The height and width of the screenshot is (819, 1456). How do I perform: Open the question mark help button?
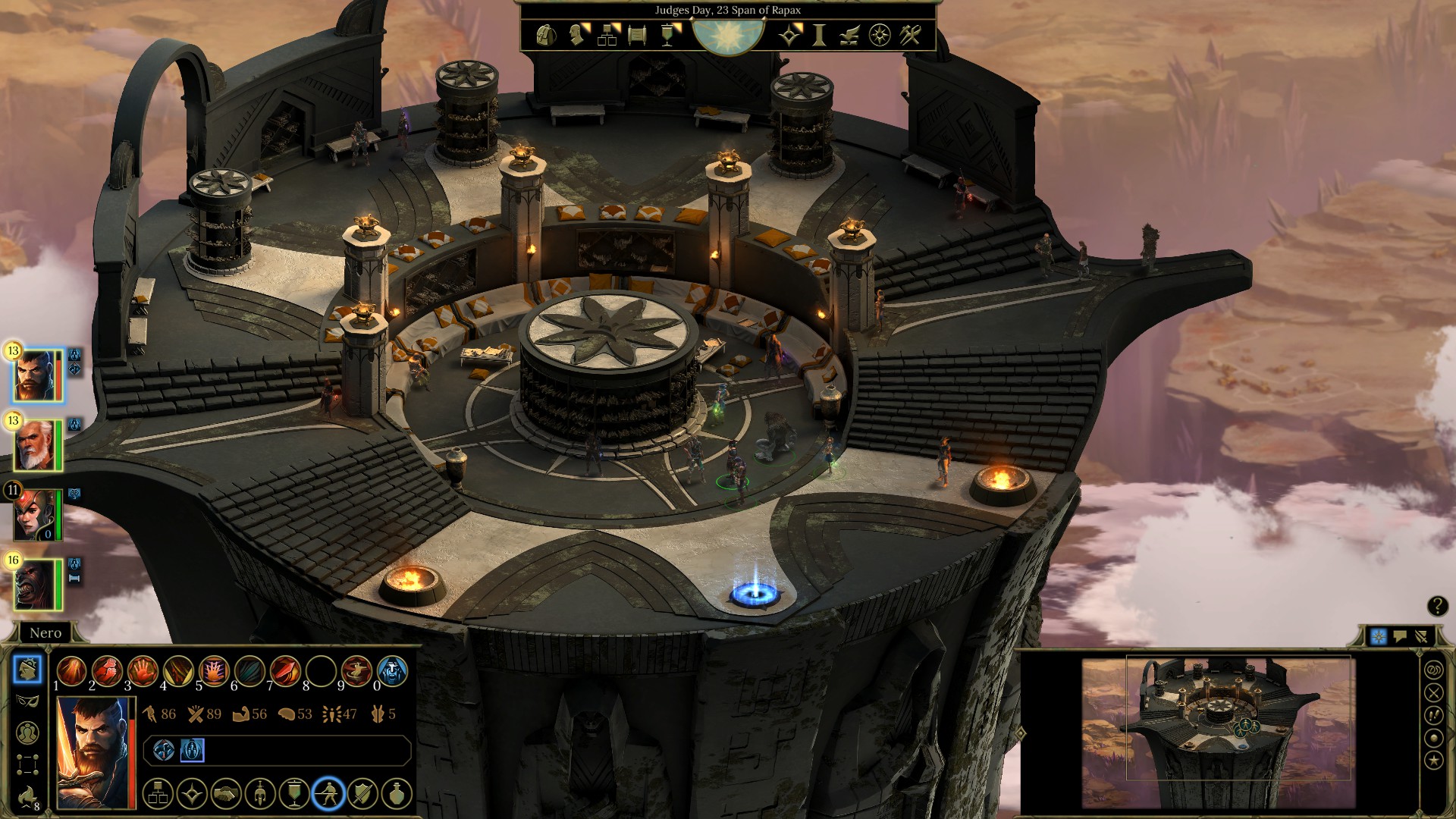pyautogui.click(x=1437, y=606)
